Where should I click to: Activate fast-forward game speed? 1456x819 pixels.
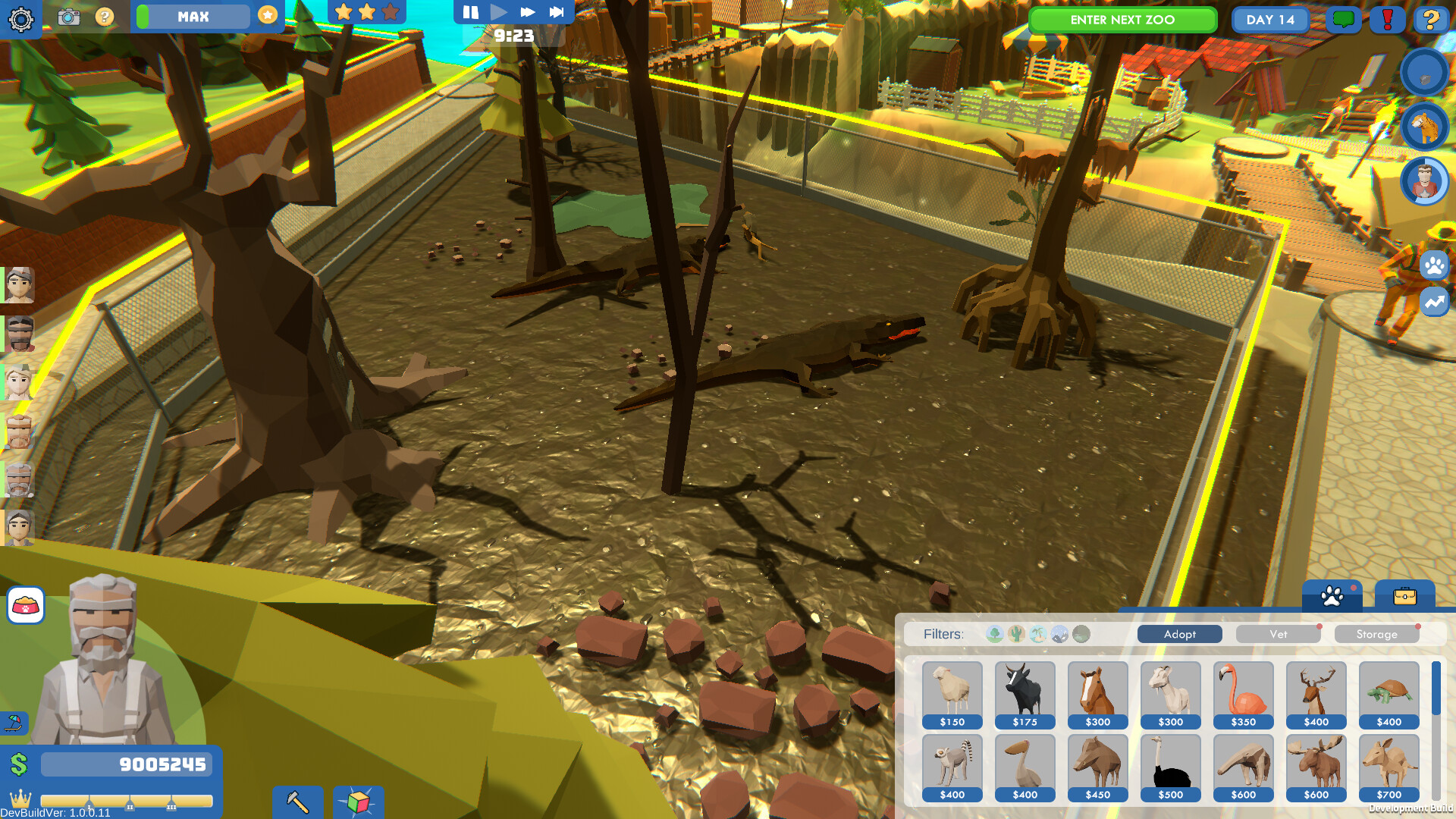click(x=526, y=11)
